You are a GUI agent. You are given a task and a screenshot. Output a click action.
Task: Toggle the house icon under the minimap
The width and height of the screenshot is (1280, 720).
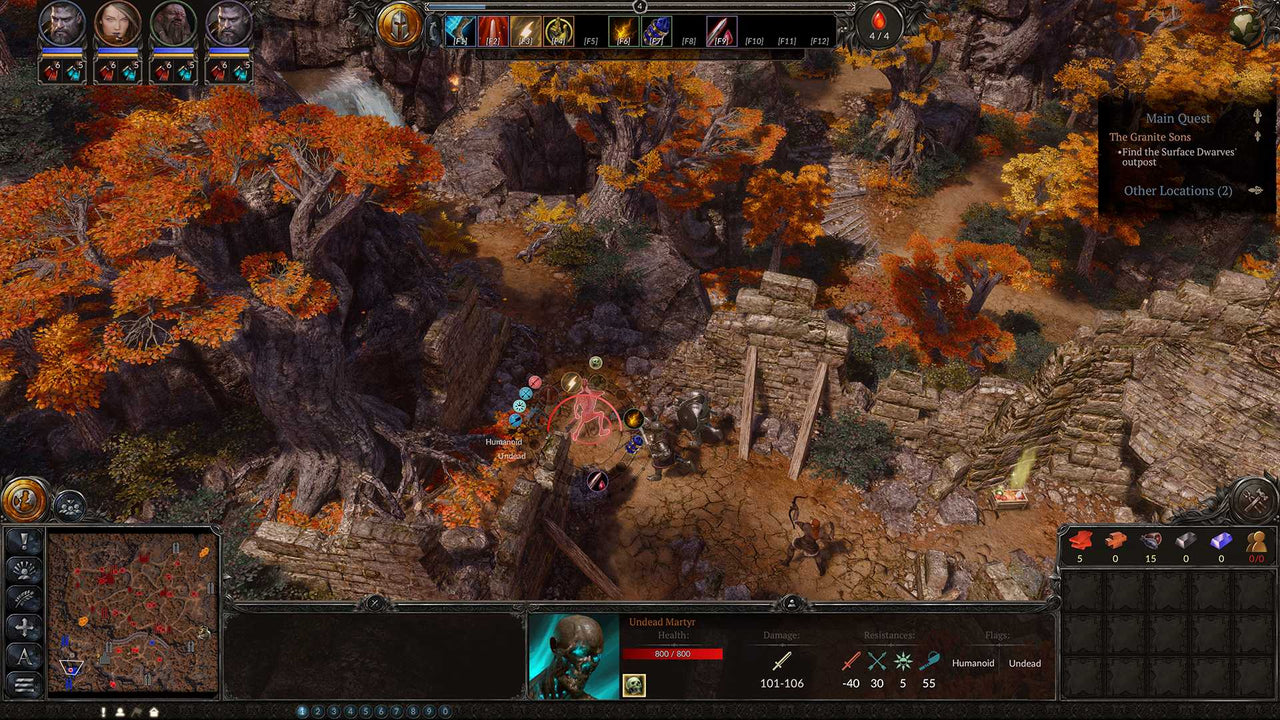pos(154,712)
